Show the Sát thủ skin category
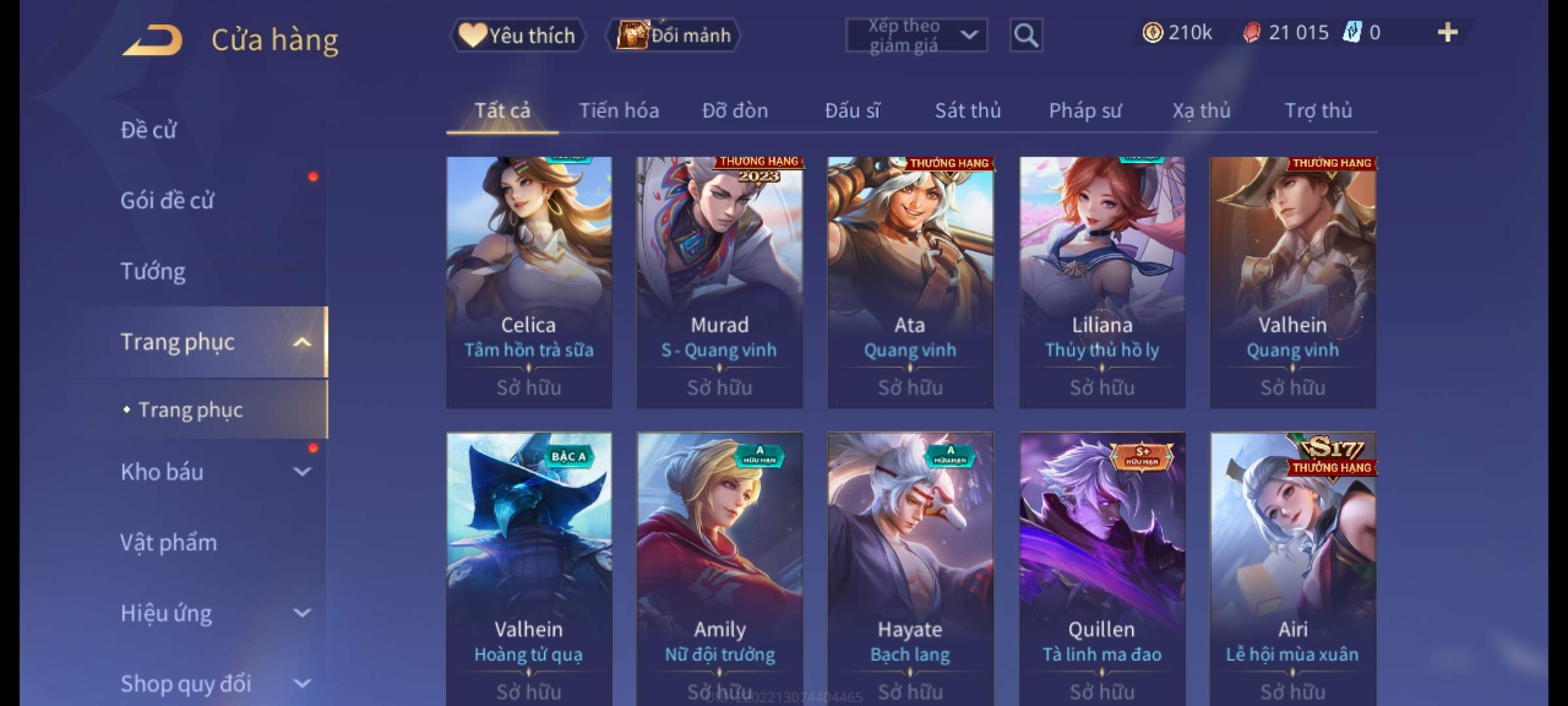 point(968,110)
